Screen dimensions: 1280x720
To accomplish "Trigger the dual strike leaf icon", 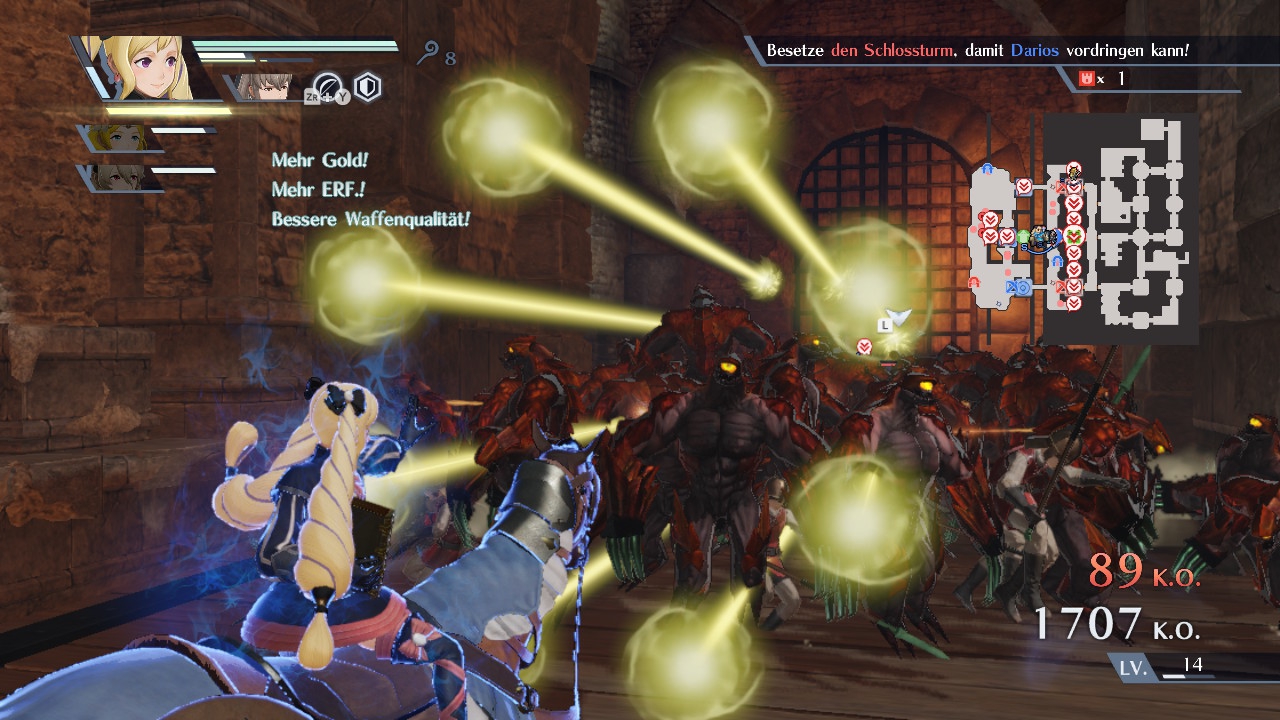I will (x=328, y=88).
